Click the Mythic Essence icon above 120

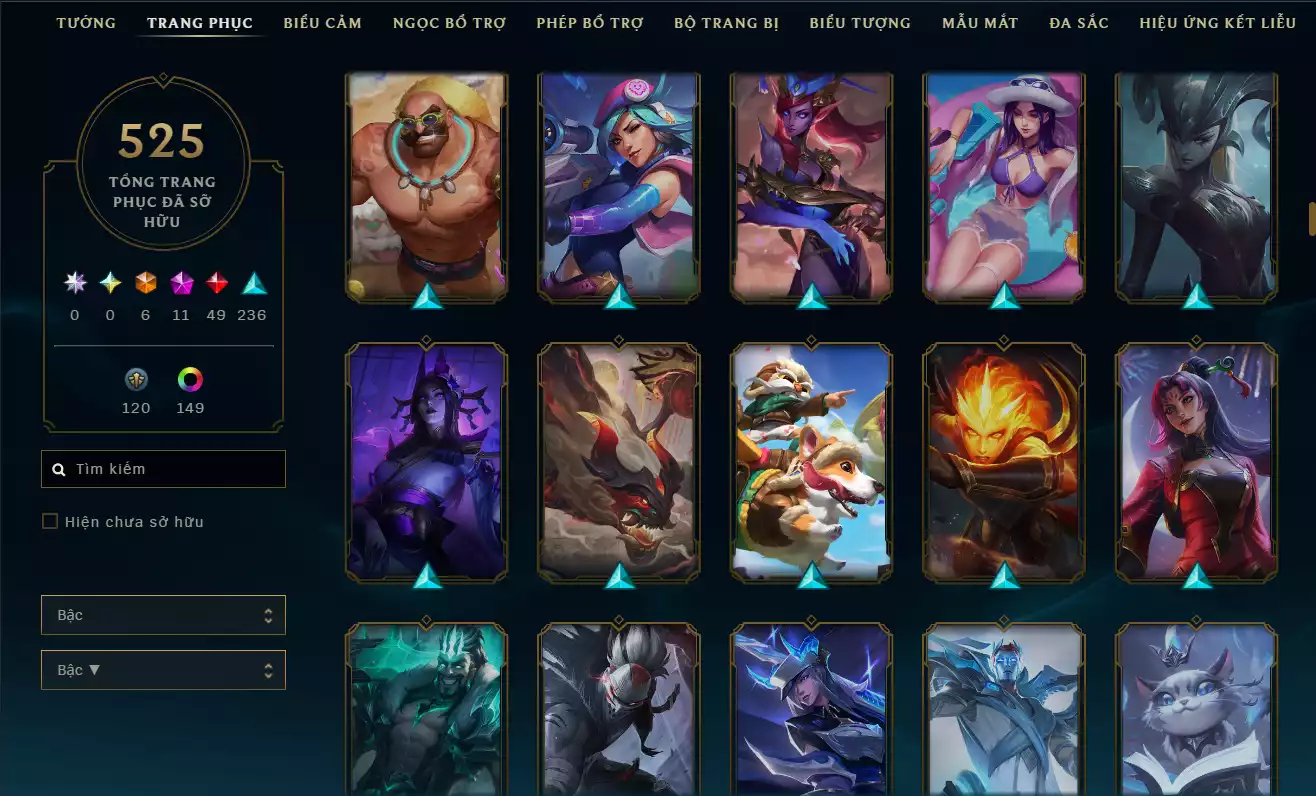click(136, 380)
